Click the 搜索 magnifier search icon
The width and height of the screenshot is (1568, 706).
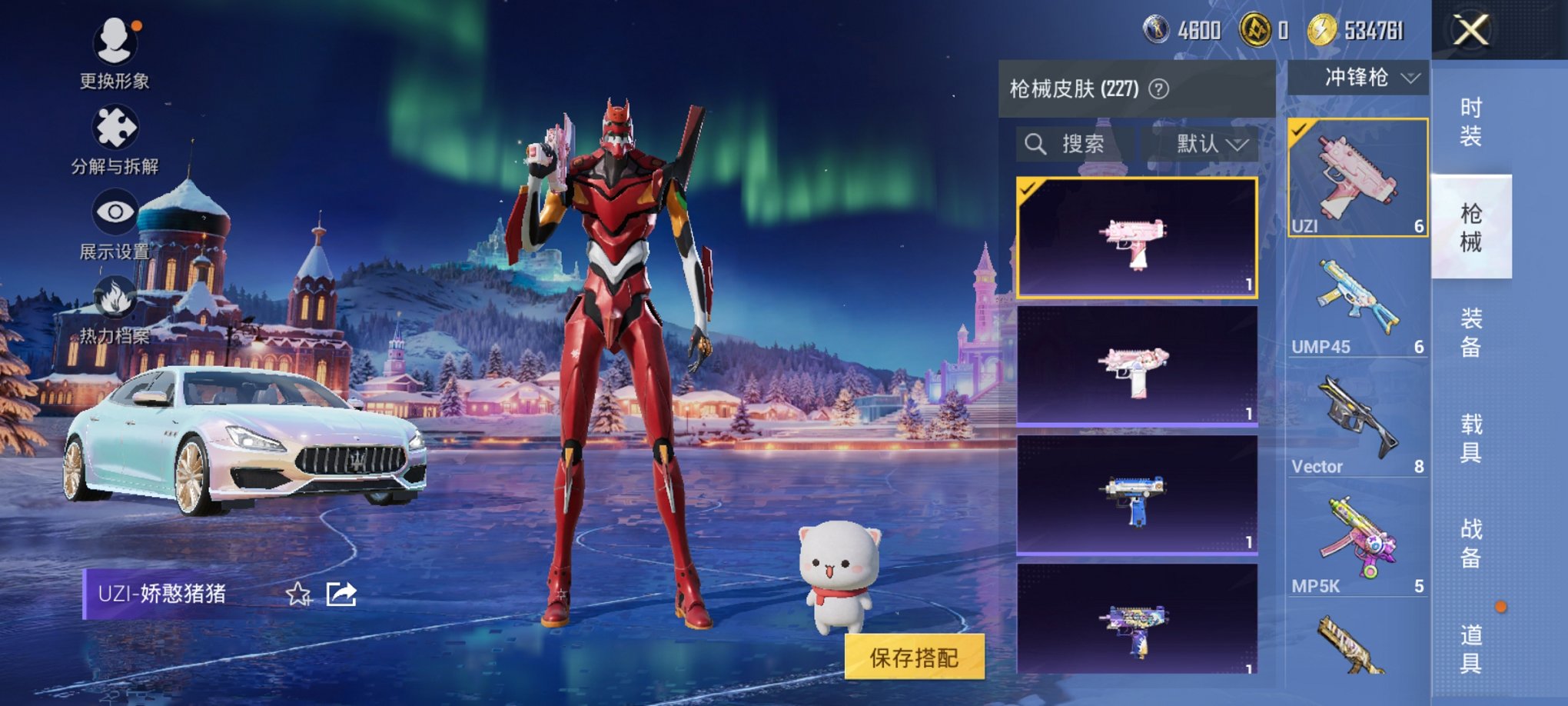pyautogui.click(x=1037, y=145)
